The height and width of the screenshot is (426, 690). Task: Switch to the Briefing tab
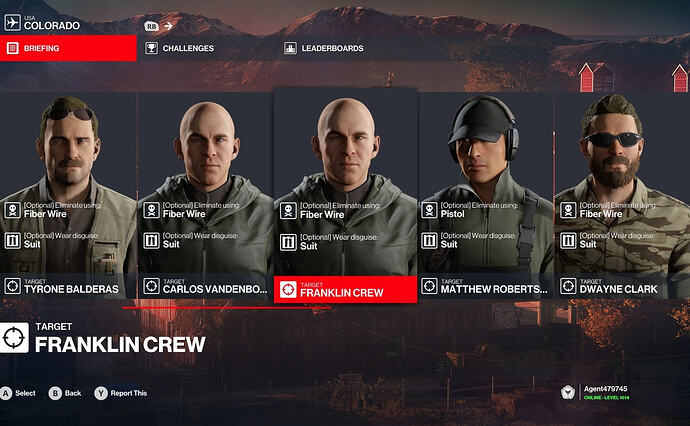(68, 48)
